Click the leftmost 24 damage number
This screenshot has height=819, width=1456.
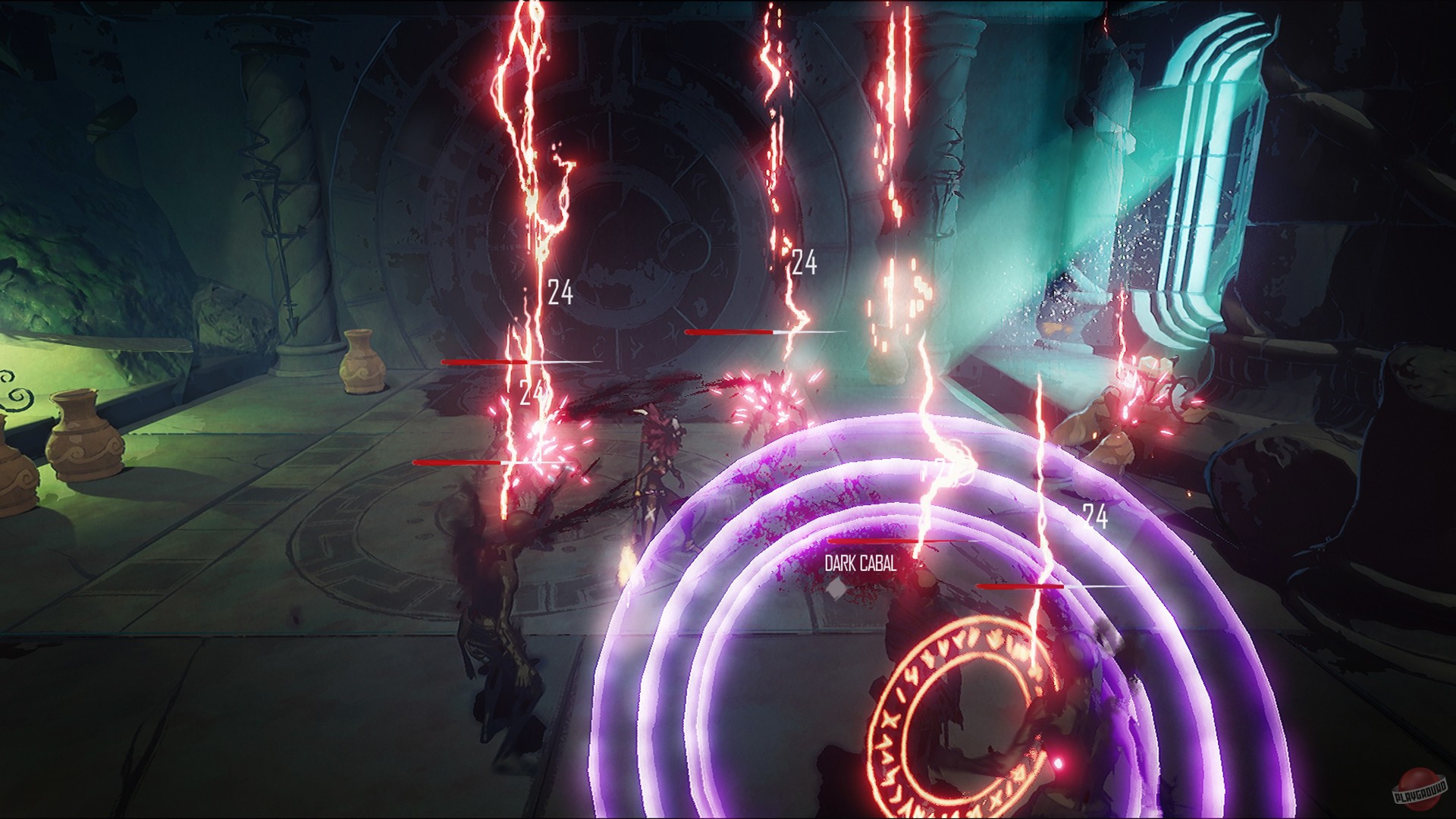[531, 393]
